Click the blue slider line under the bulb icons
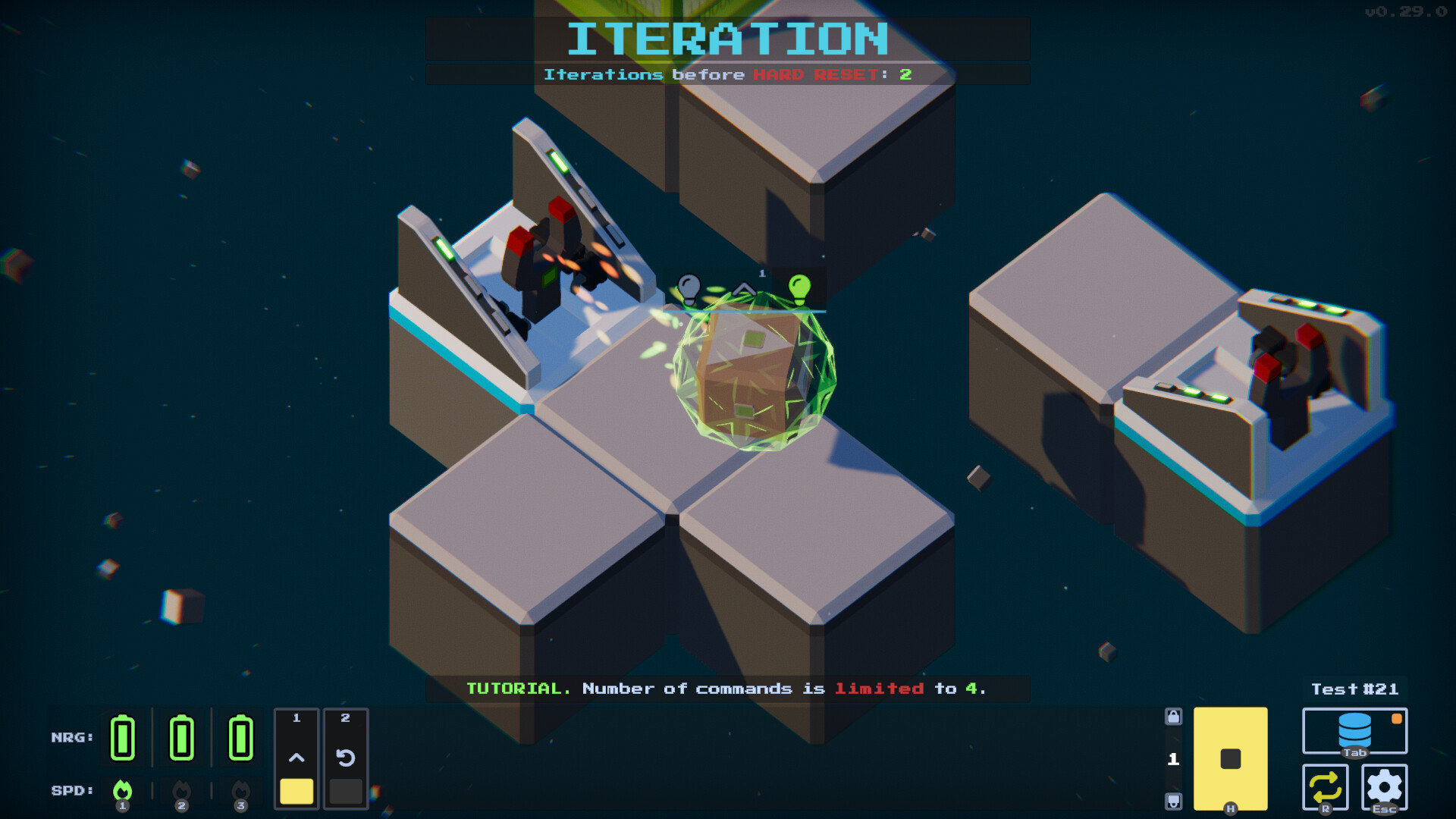Viewport: 1456px width, 819px height. [x=744, y=309]
